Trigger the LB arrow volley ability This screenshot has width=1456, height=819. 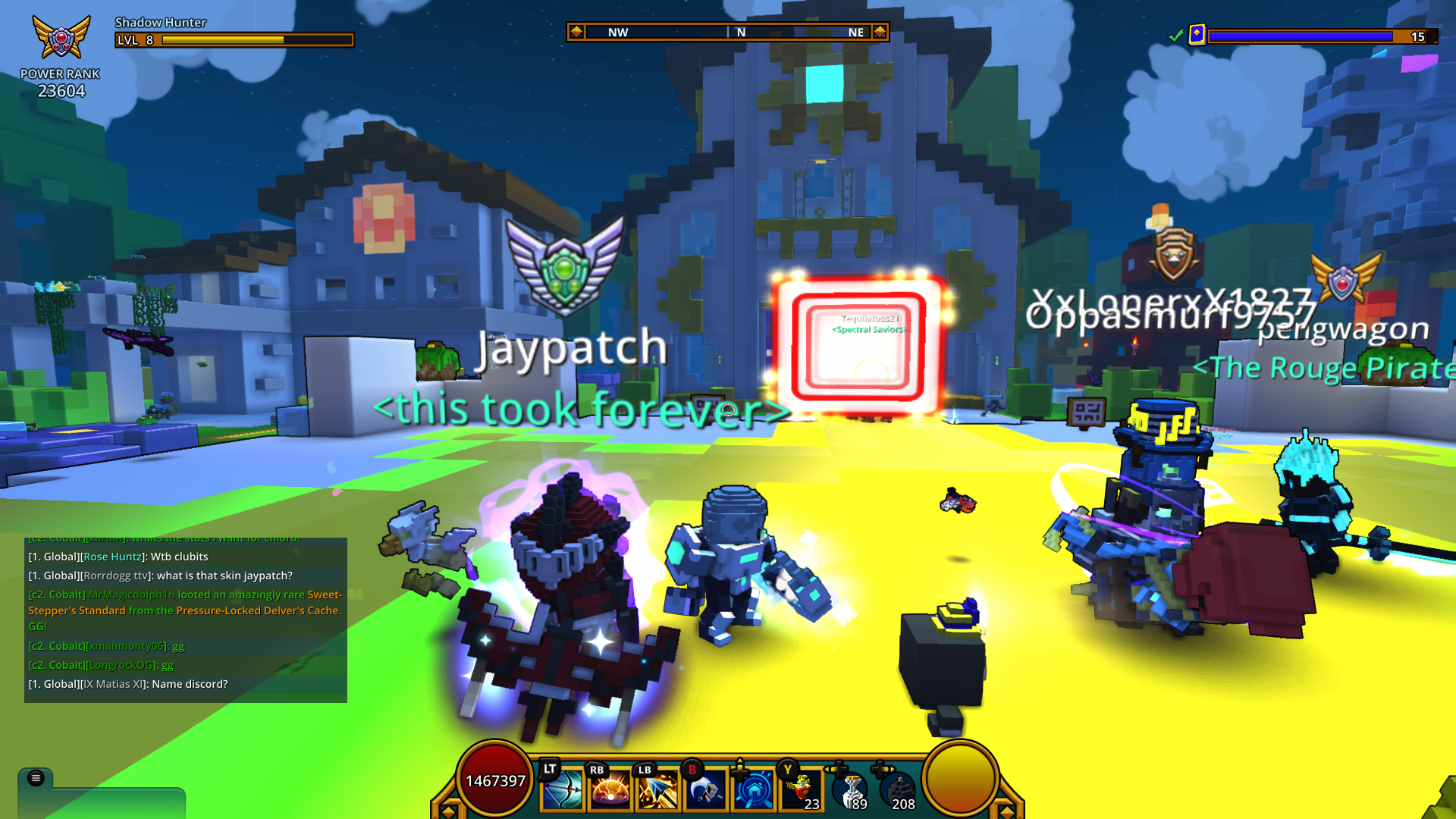pos(658,789)
